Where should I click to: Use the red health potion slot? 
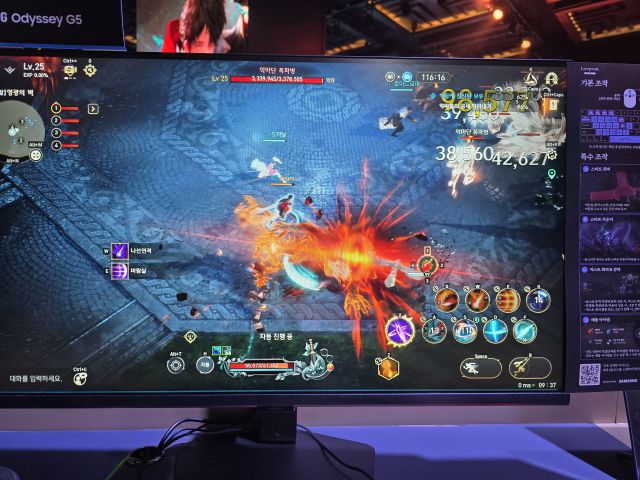427,265
